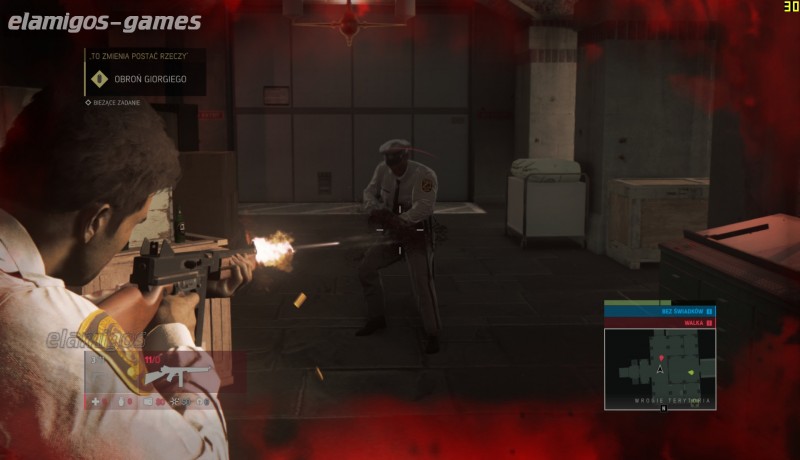This screenshot has width=800, height=460.
Task: Click the "Bieżące zadanie" current task label
Action: coord(117,103)
